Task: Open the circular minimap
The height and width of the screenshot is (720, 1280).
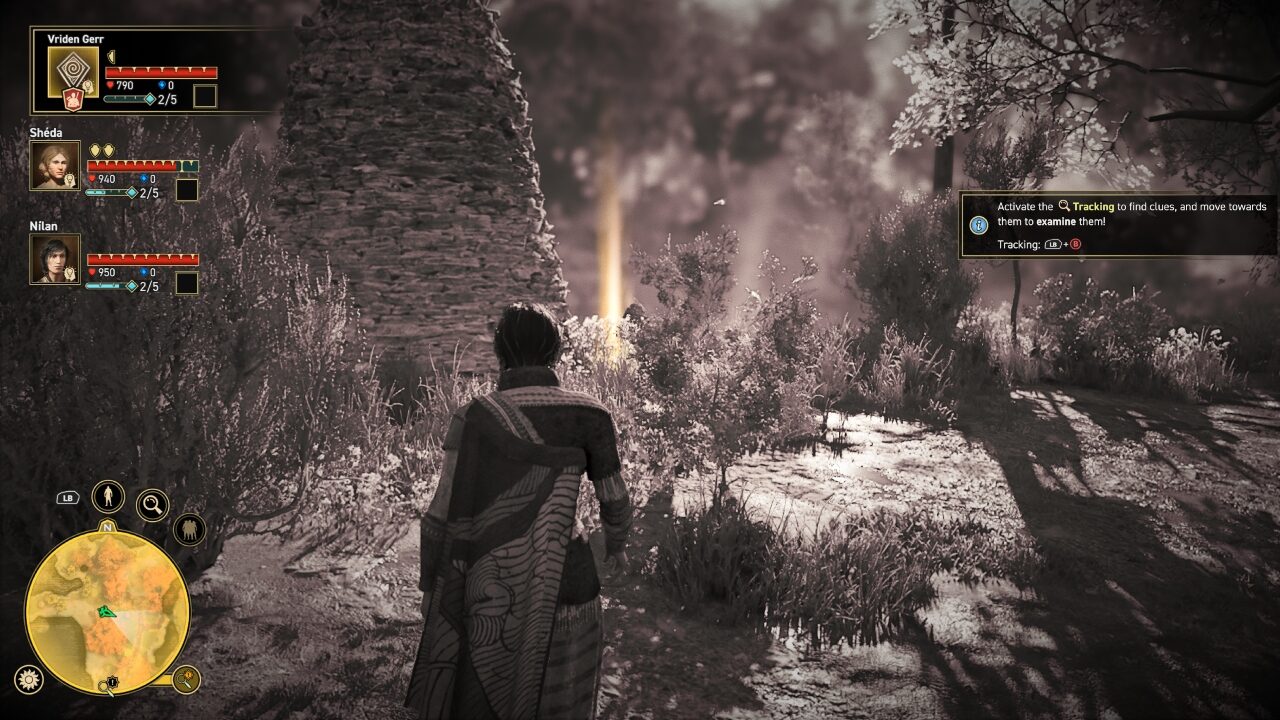Action: (107, 612)
